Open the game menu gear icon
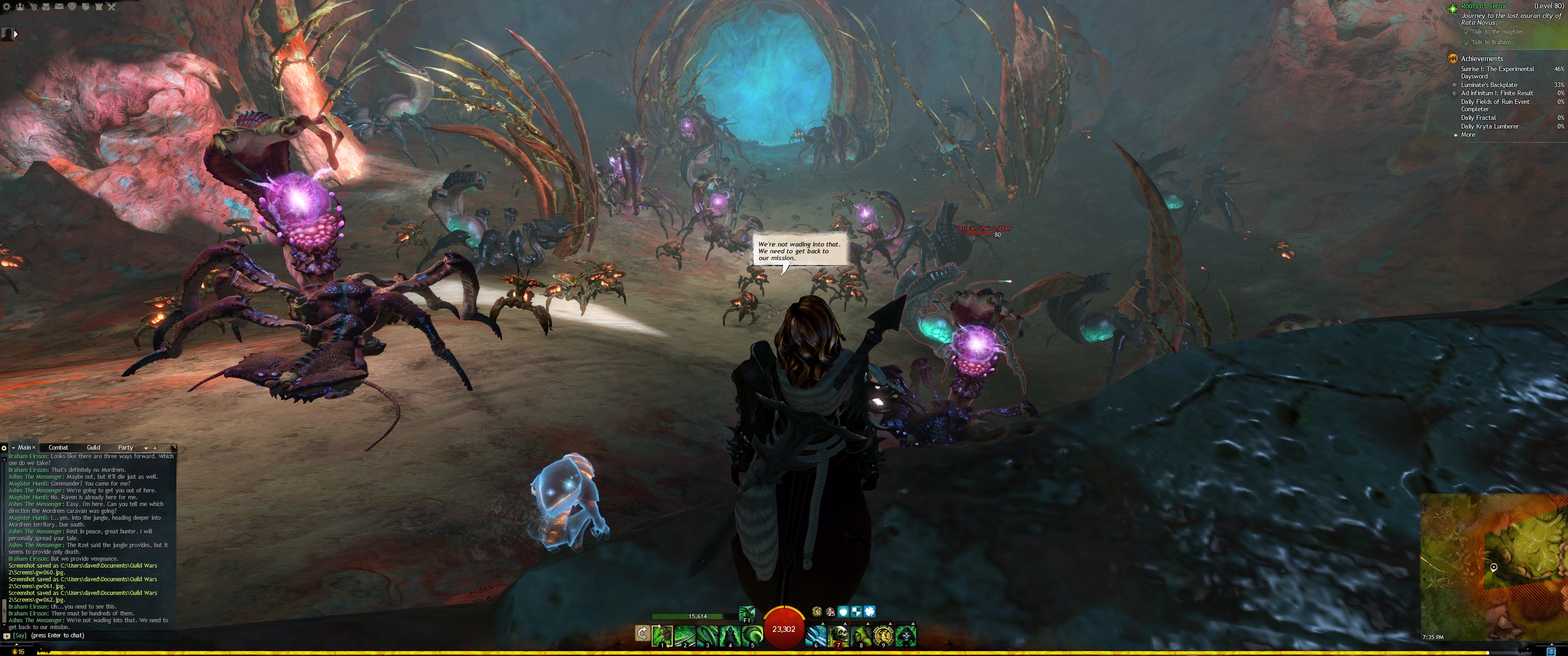 click(7, 7)
